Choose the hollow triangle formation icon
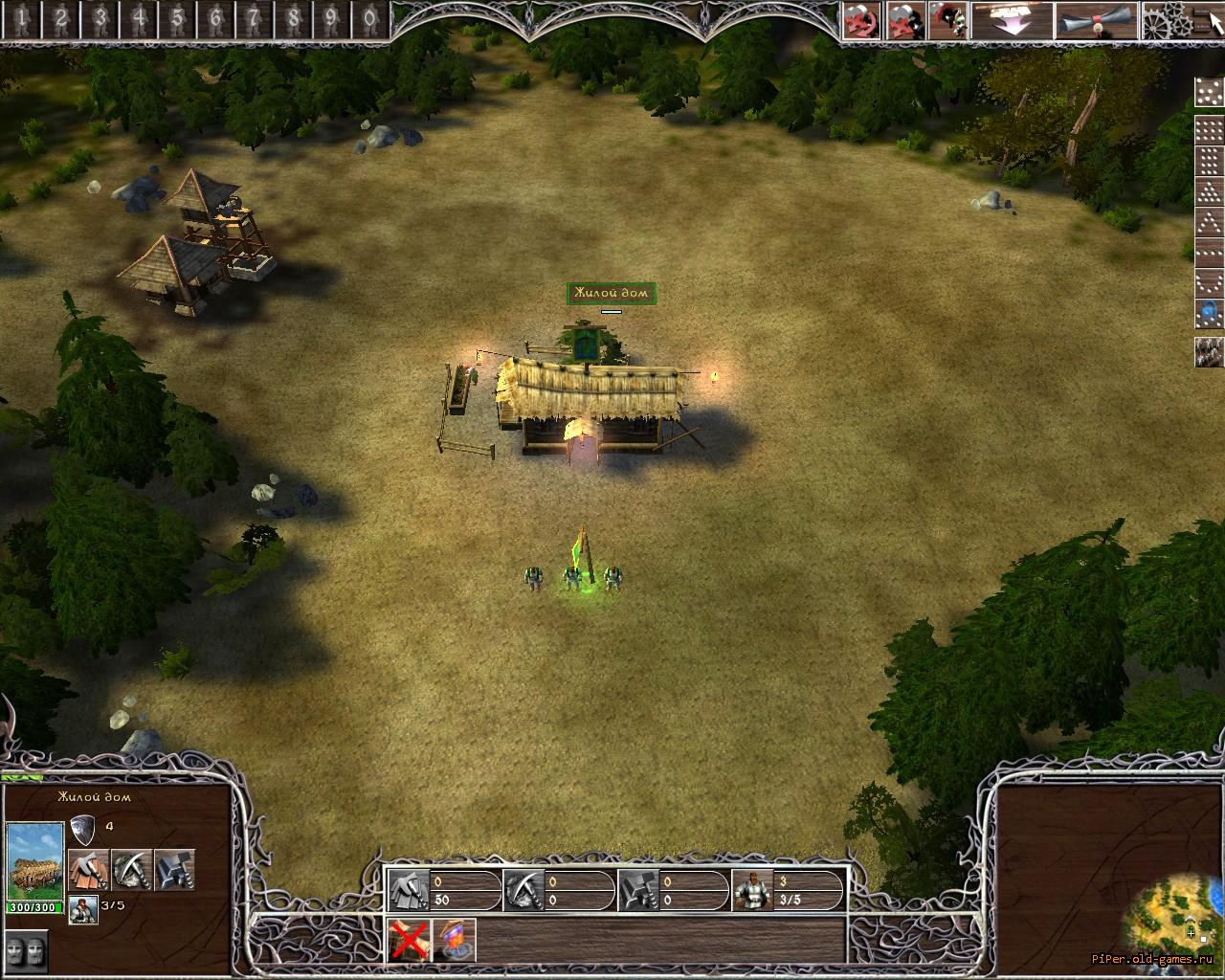The height and width of the screenshot is (980, 1225). [1209, 222]
